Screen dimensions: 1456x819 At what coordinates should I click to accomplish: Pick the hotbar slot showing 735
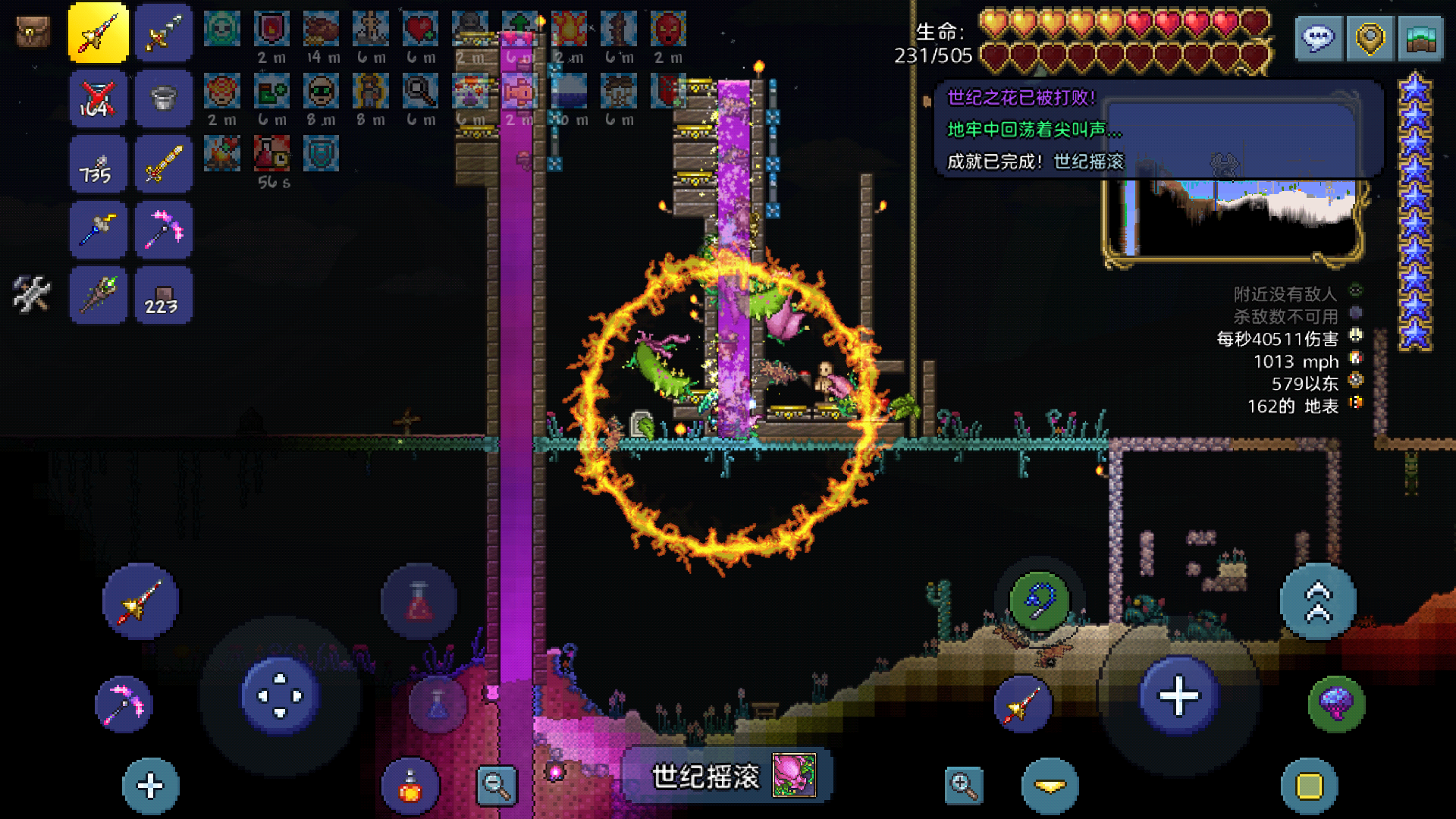tap(98, 165)
